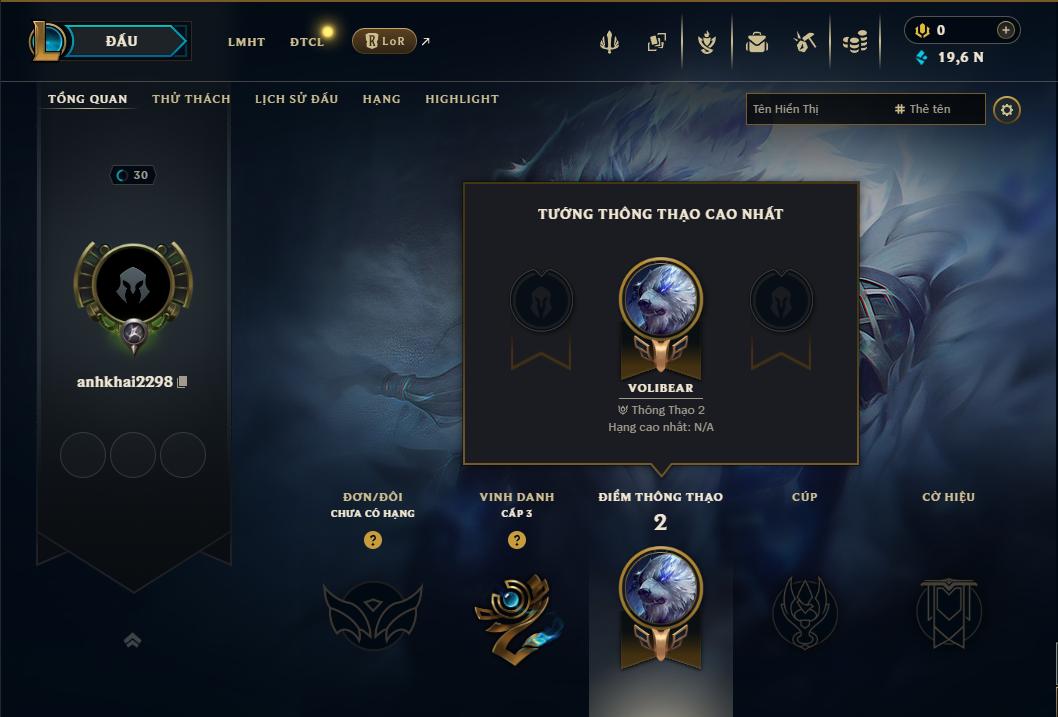Open the backpack collection icon

pos(756,42)
